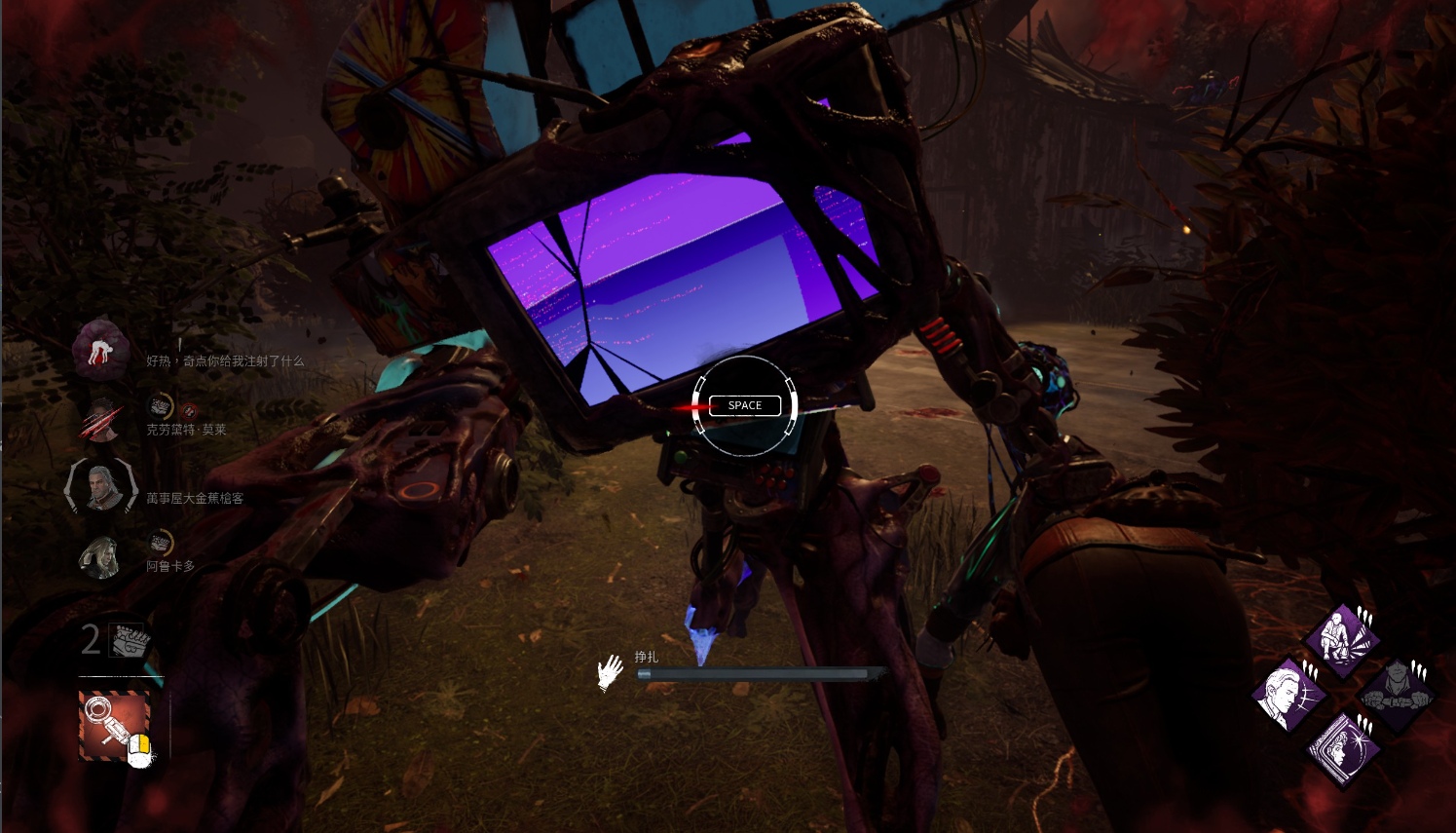The height and width of the screenshot is (833, 1456).
Task: Click the injured 克劳黛特·莫莱 portrait
Action: pyautogui.click(x=100, y=420)
